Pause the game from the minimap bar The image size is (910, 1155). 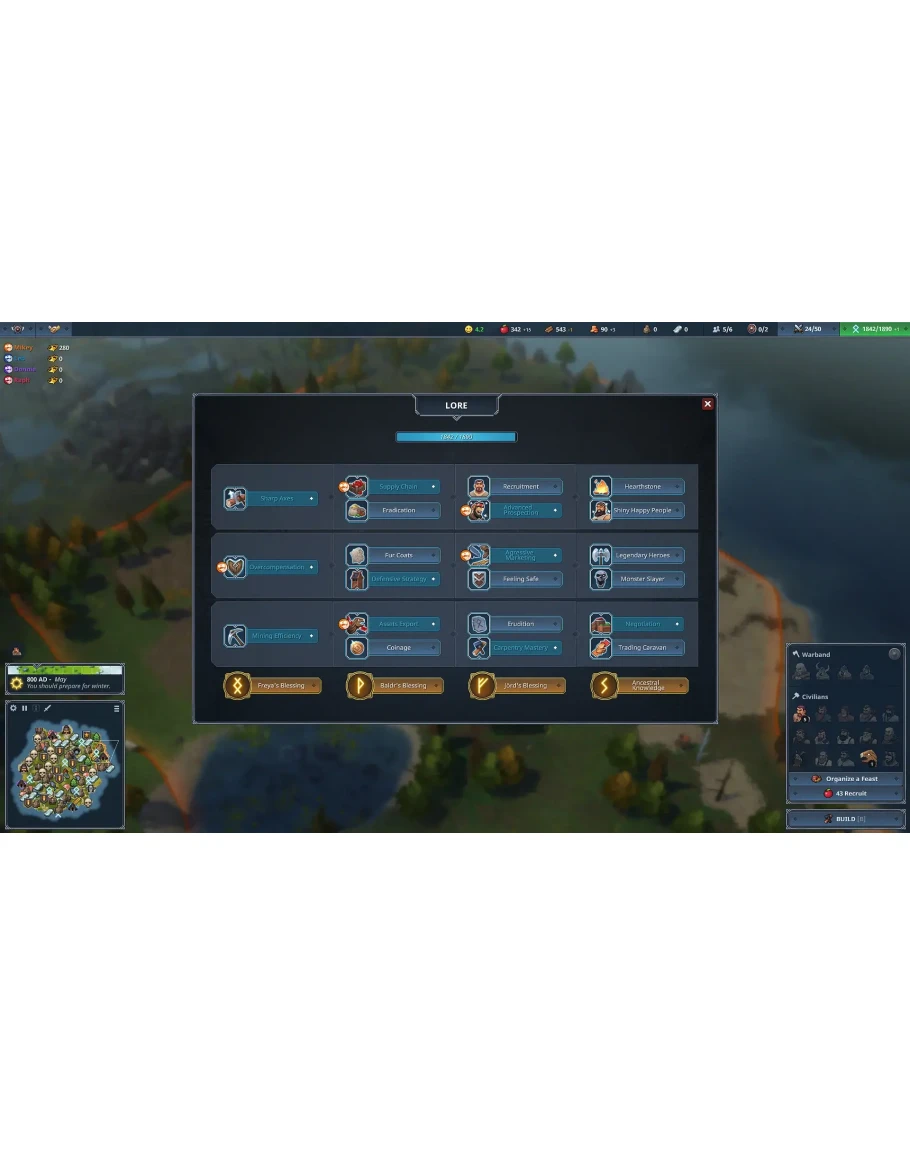[25, 708]
